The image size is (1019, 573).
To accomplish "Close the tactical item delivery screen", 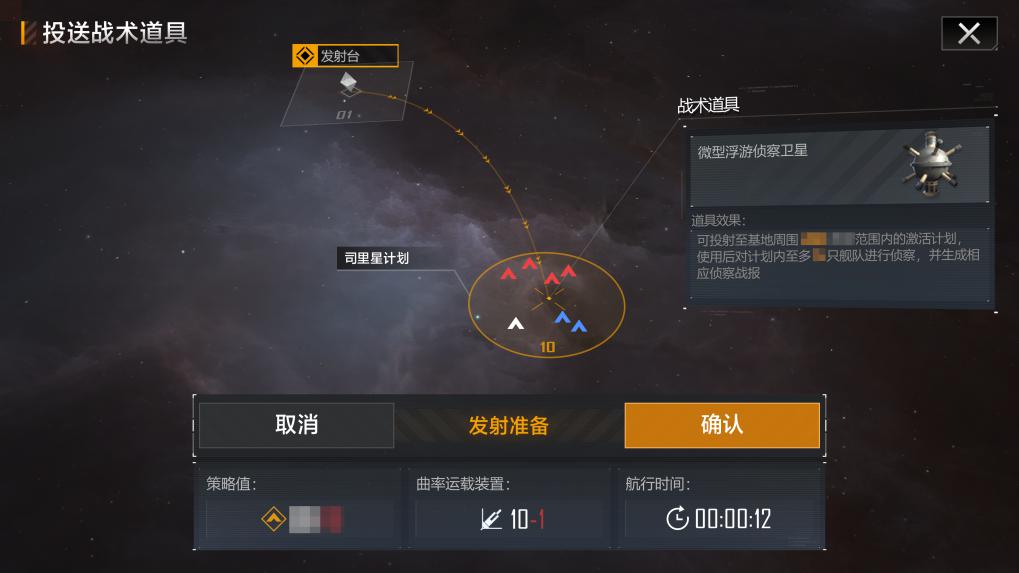I will pos(968,34).
